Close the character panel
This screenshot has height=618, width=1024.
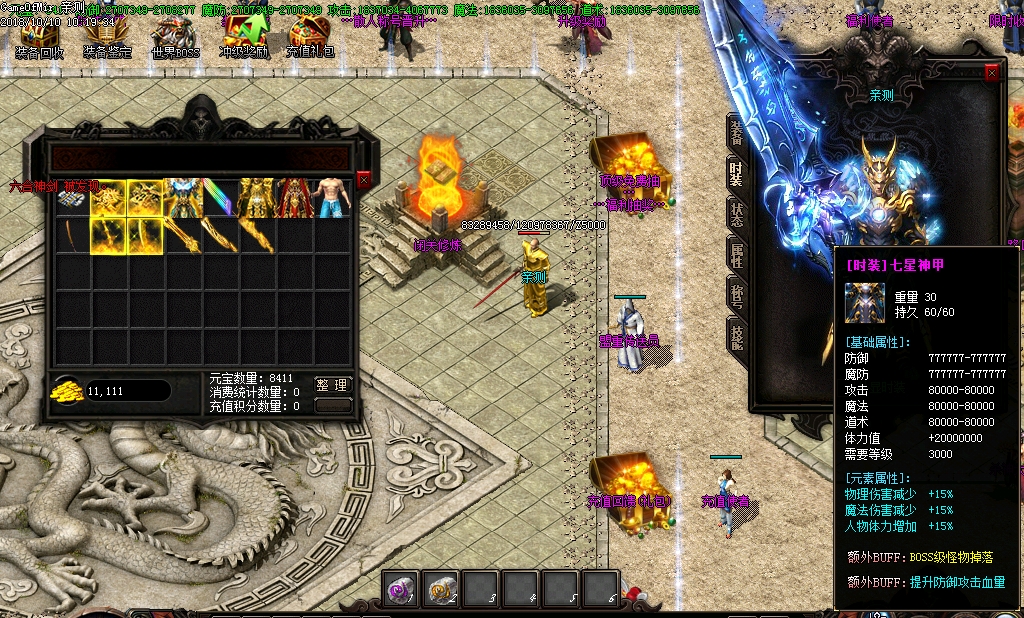point(992,73)
